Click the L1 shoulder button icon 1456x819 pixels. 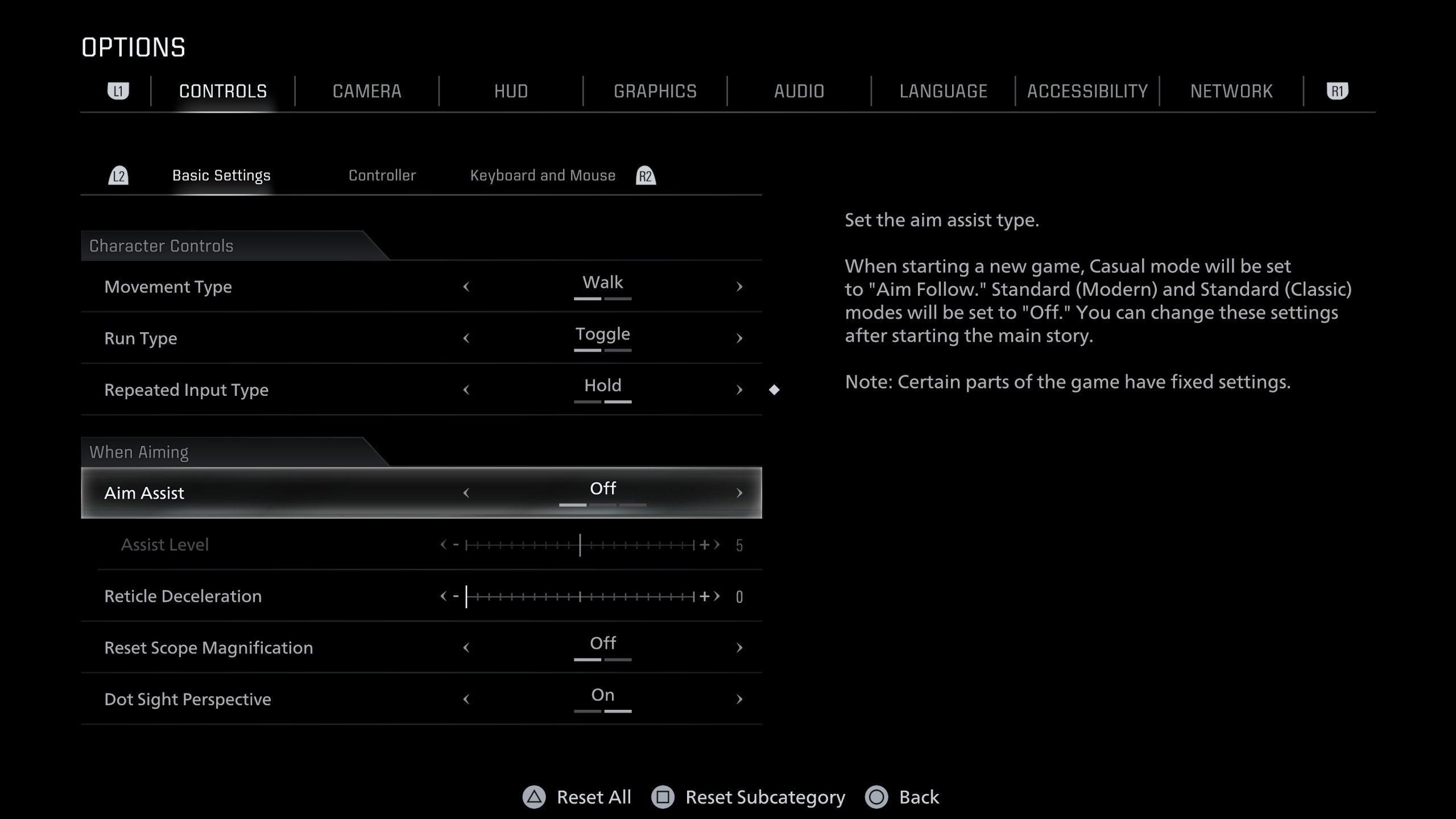click(x=120, y=90)
